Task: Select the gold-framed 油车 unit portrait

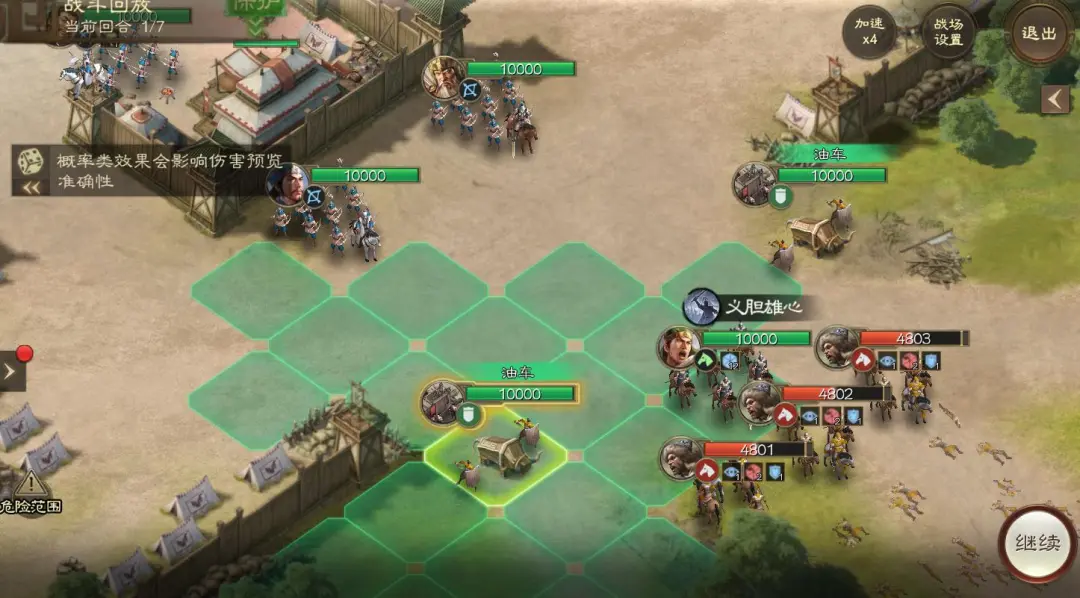Action: coord(442,402)
